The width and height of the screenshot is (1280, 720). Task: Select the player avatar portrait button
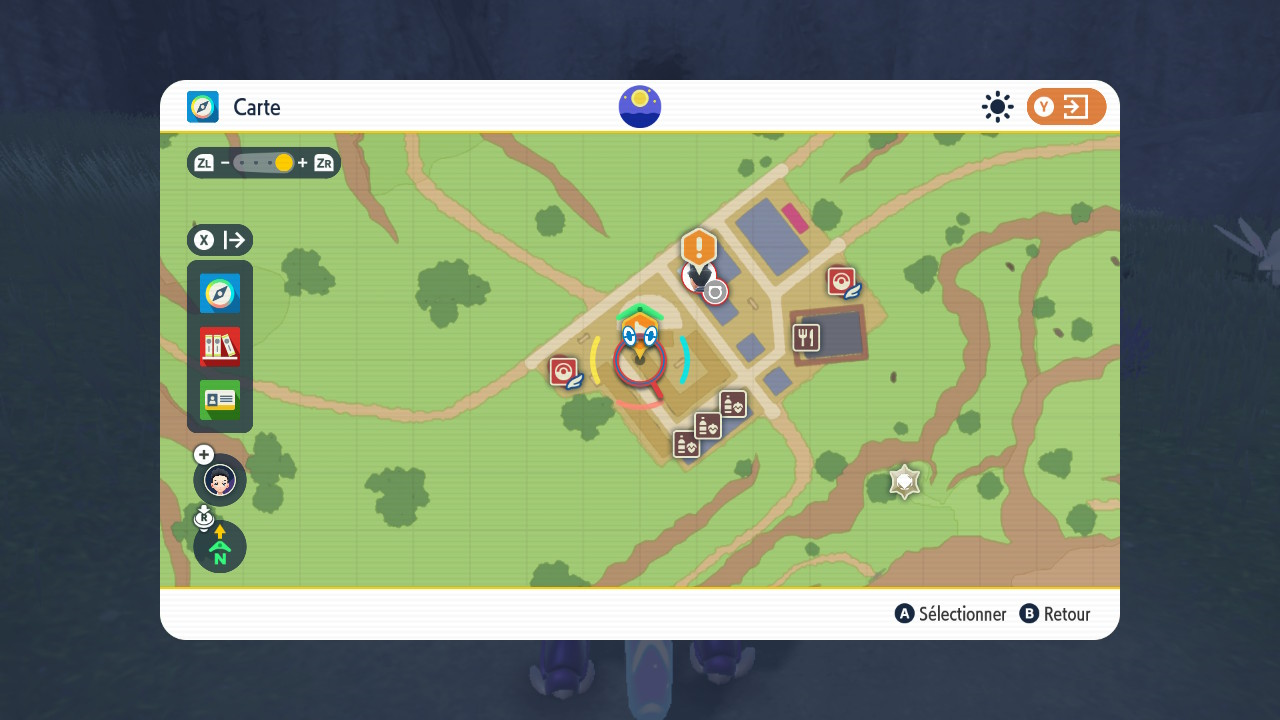(x=220, y=481)
